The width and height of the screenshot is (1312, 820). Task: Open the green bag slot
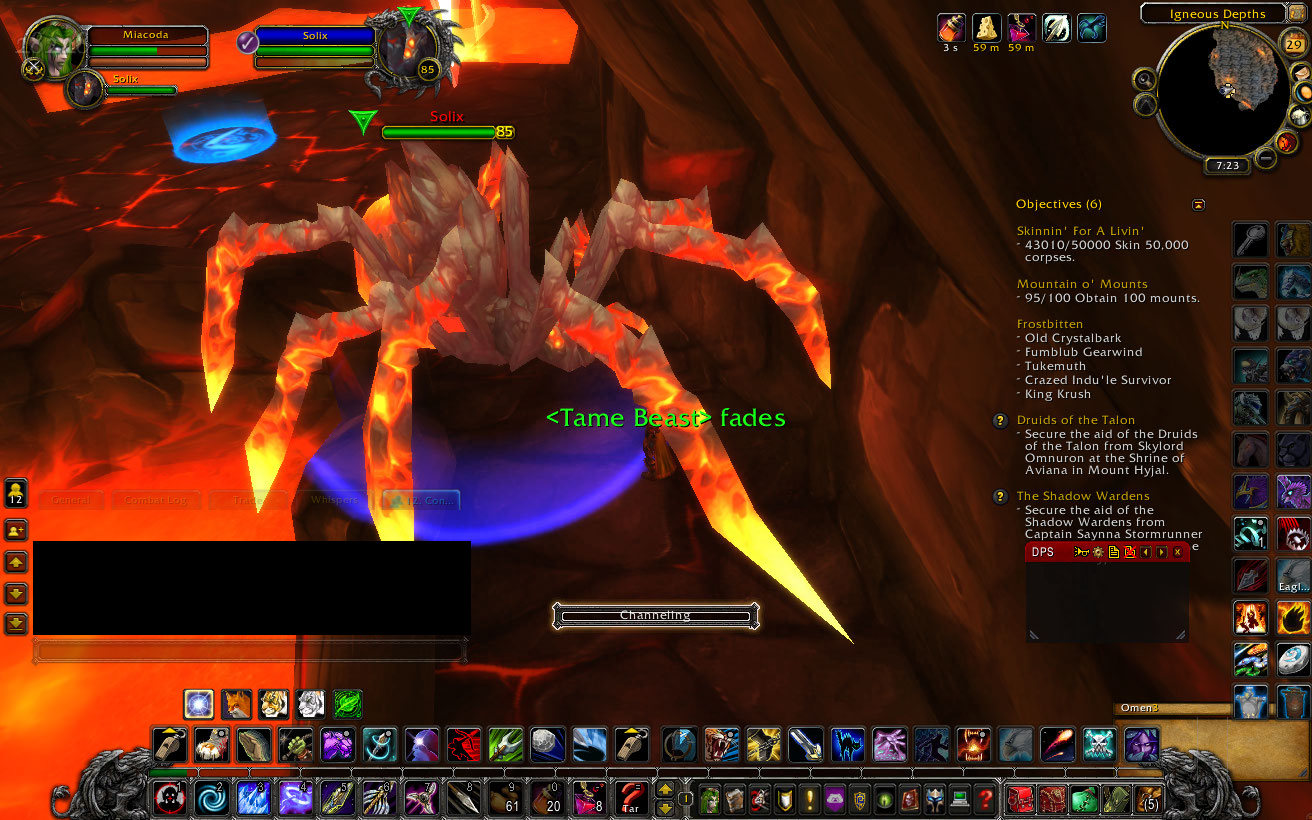point(1085,799)
